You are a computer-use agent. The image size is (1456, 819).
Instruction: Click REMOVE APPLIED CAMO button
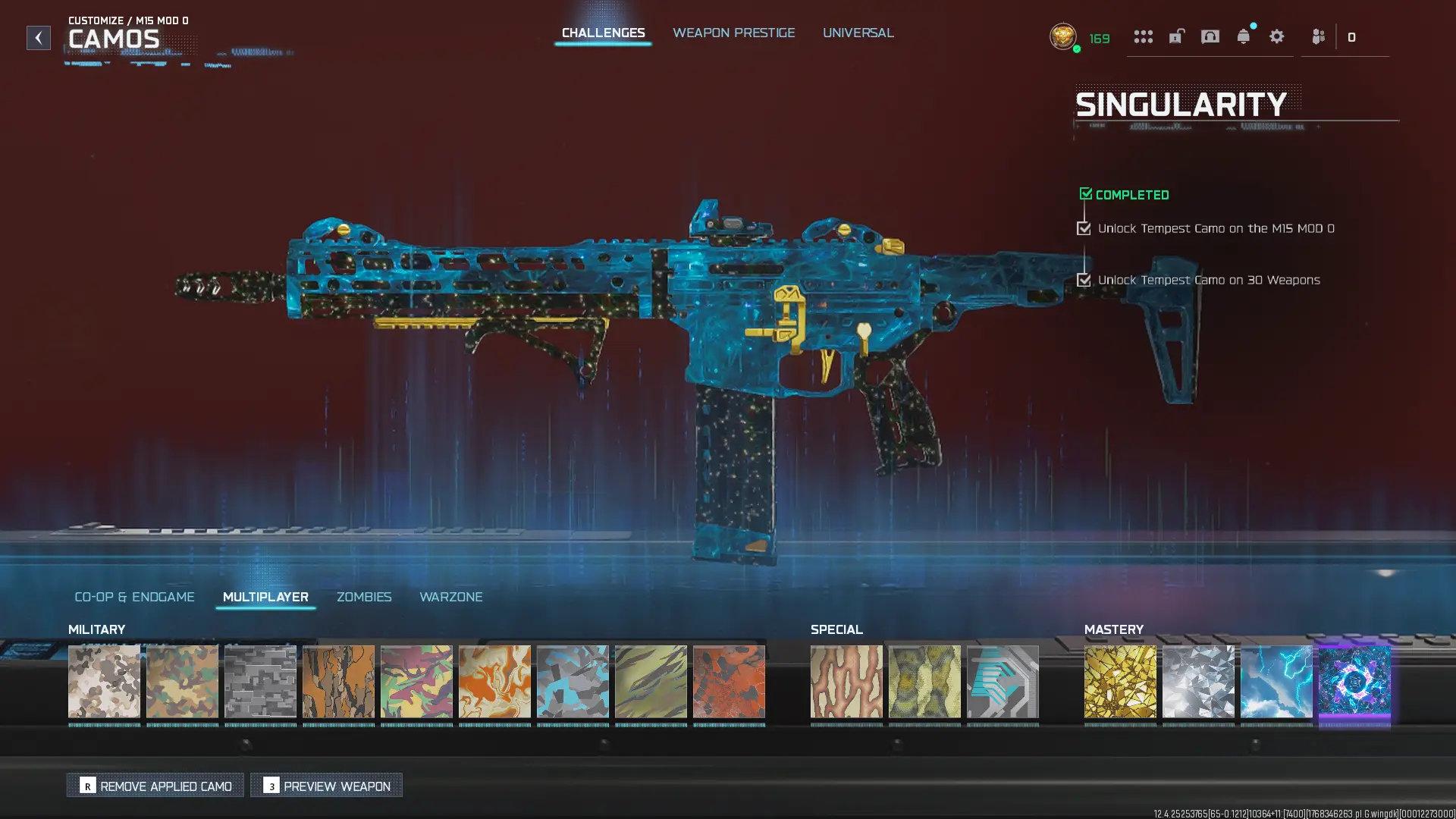(155, 786)
